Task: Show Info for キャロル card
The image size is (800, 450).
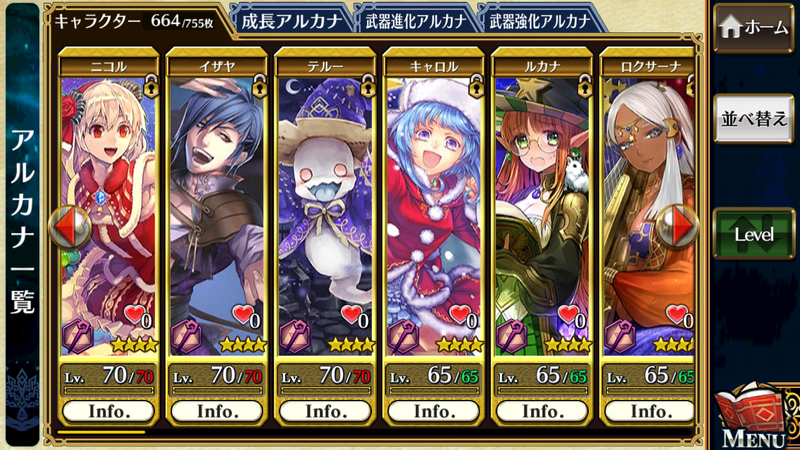Action: [434, 411]
